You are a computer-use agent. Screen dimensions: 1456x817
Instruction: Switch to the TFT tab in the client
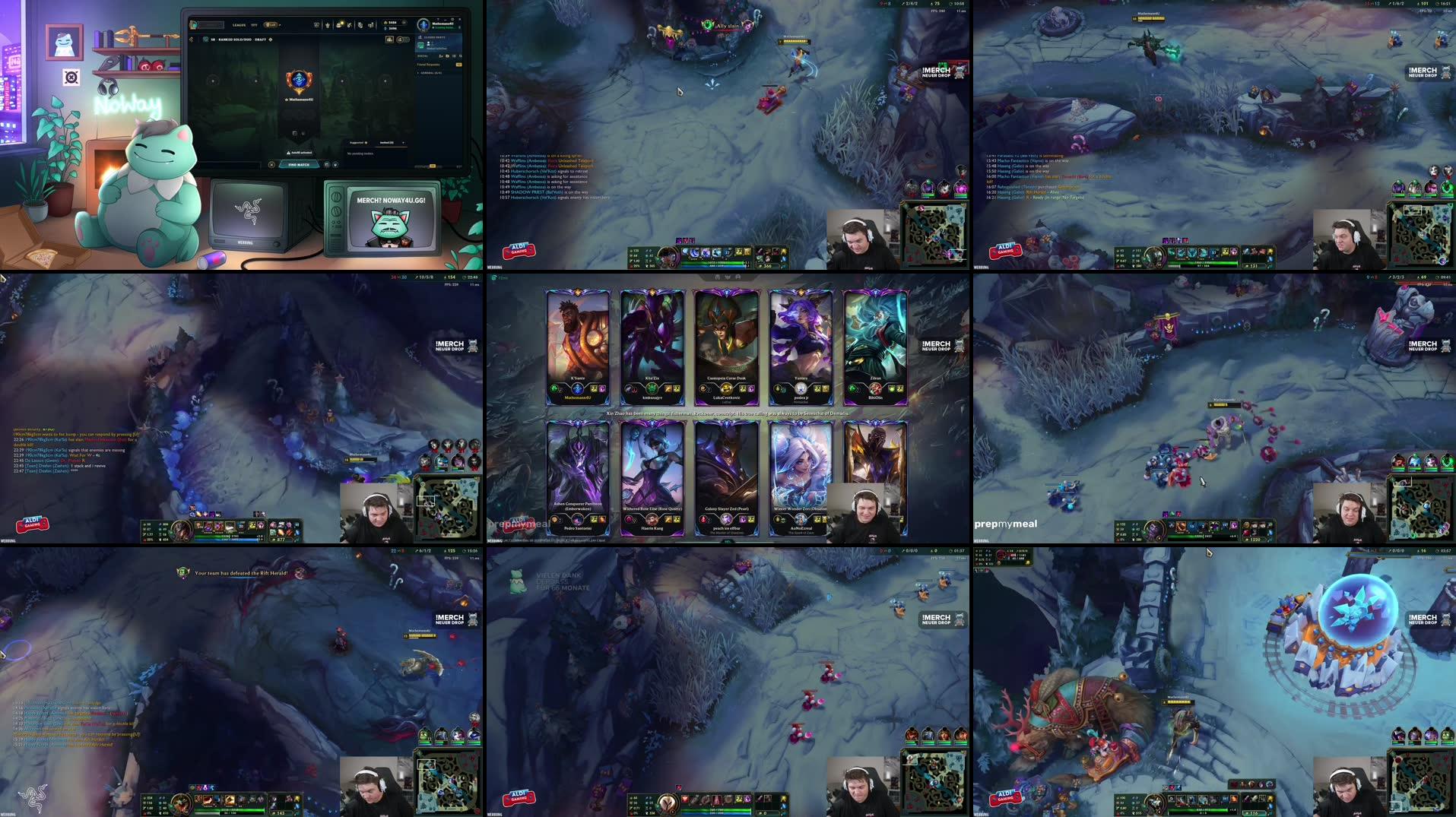[x=254, y=25]
